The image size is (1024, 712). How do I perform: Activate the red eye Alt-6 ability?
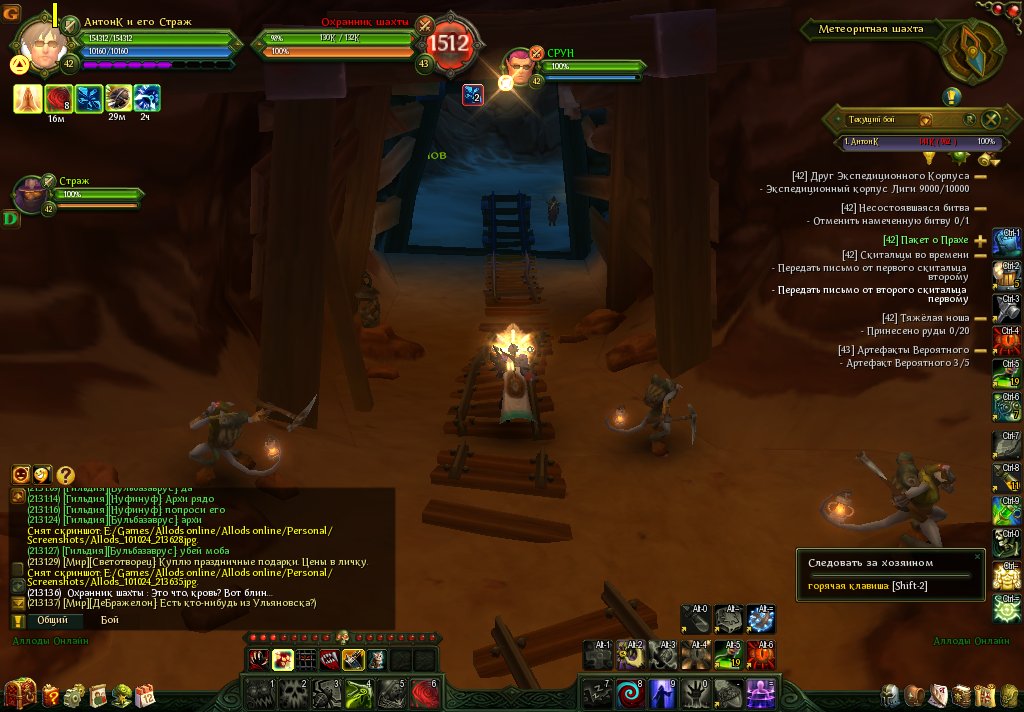pos(761,654)
